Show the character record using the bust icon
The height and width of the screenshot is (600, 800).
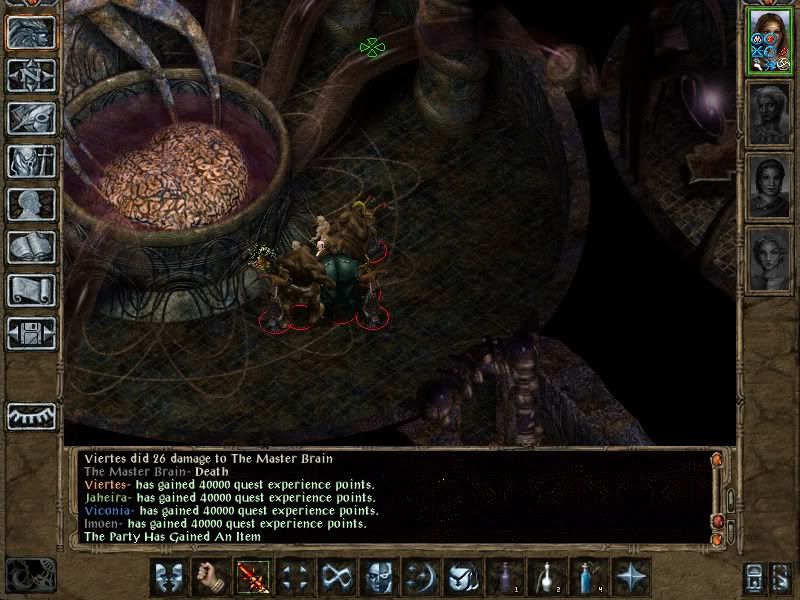coord(31,204)
